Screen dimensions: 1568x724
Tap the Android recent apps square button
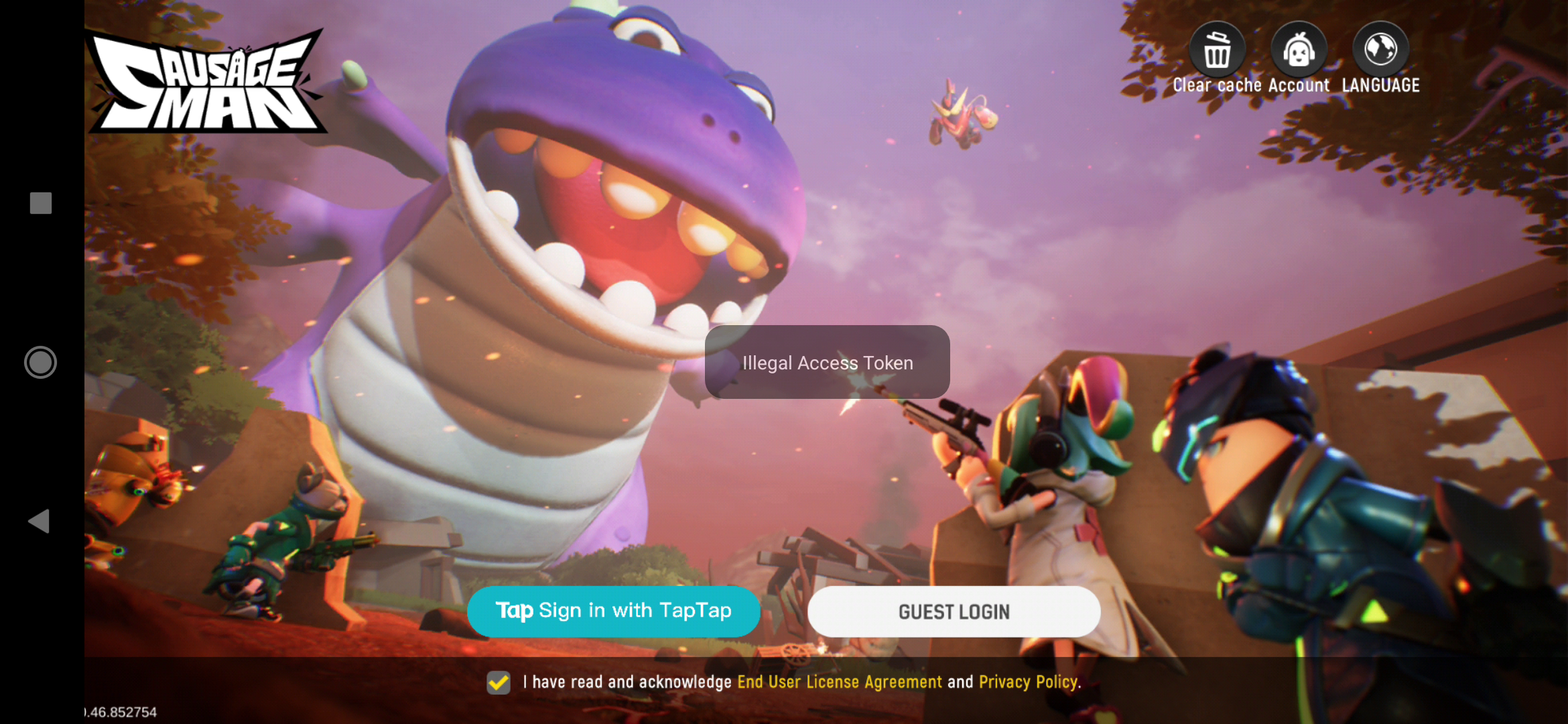pyautogui.click(x=41, y=203)
